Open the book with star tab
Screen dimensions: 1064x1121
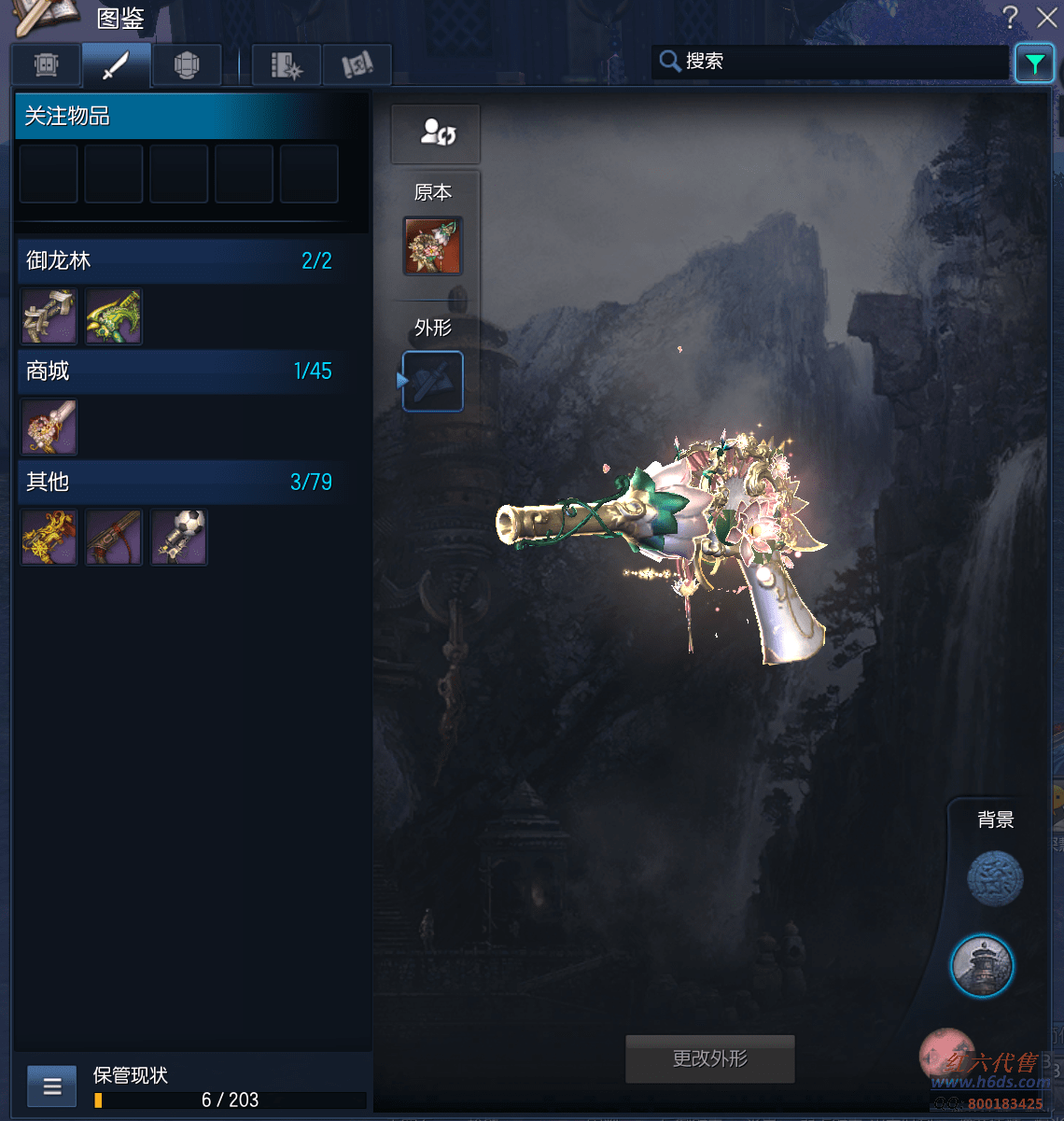tap(287, 65)
